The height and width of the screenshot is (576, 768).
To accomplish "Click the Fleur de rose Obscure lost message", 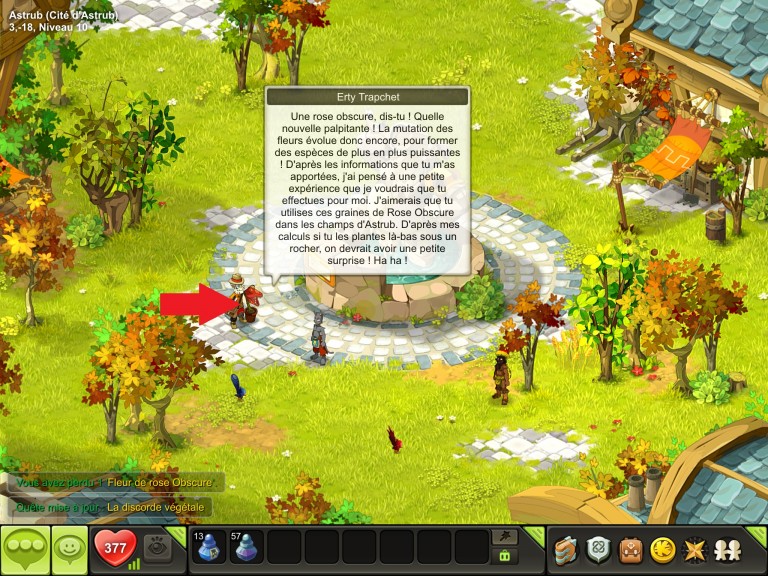I will pyautogui.click(x=159, y=483).
